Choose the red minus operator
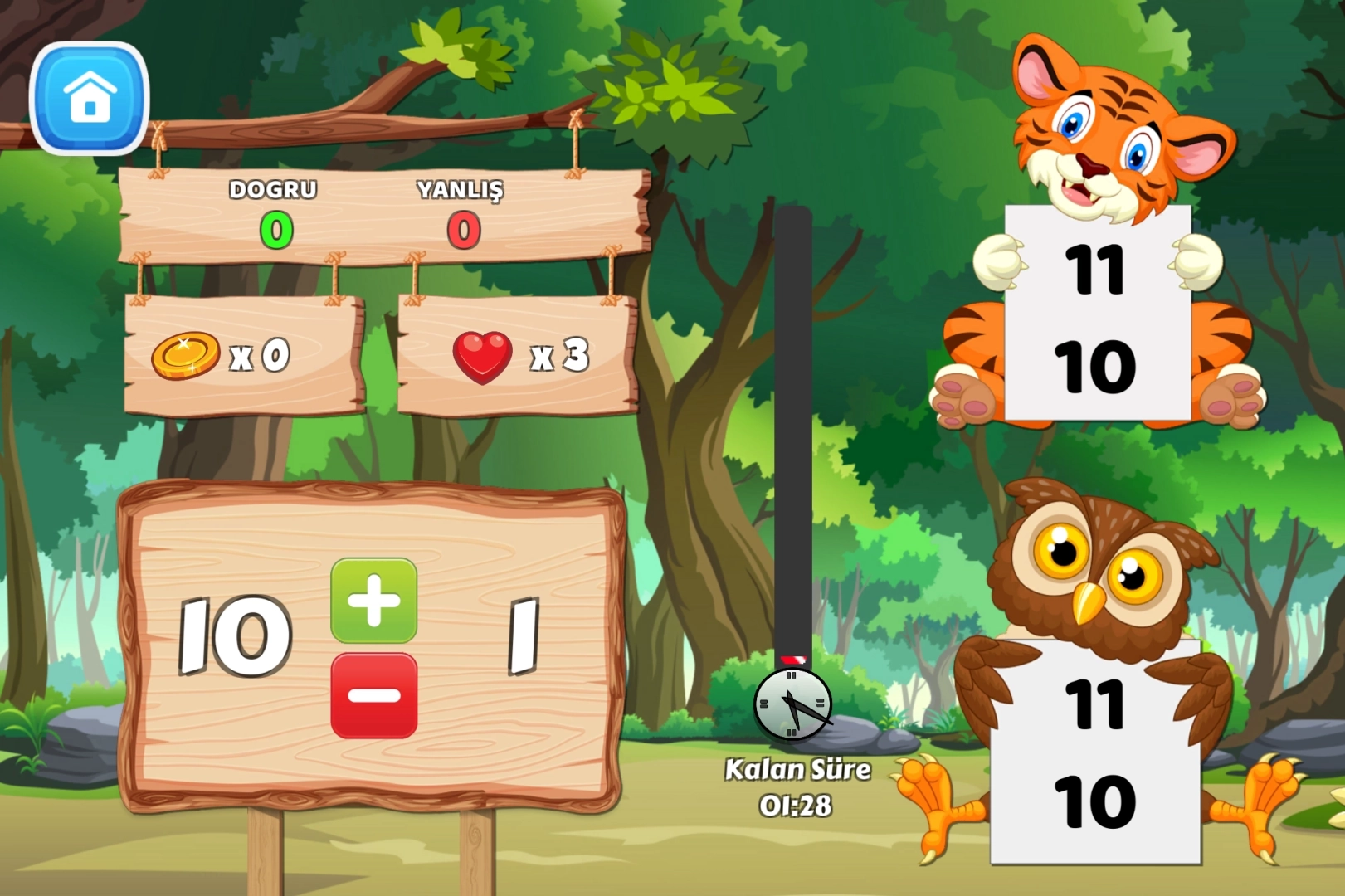This screenshot has height=896, width=1345. tap(373, 695)
